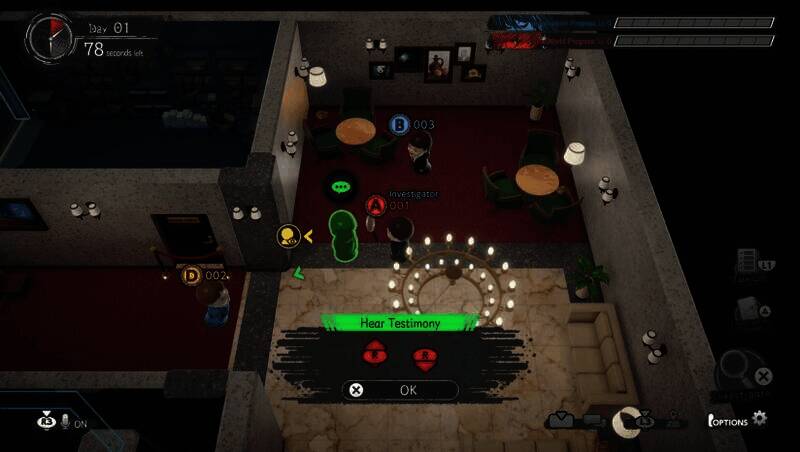The height and width of the screenshot is (452, 800).
Task: Select the yellow chat head marker
Action: point(289,237)
